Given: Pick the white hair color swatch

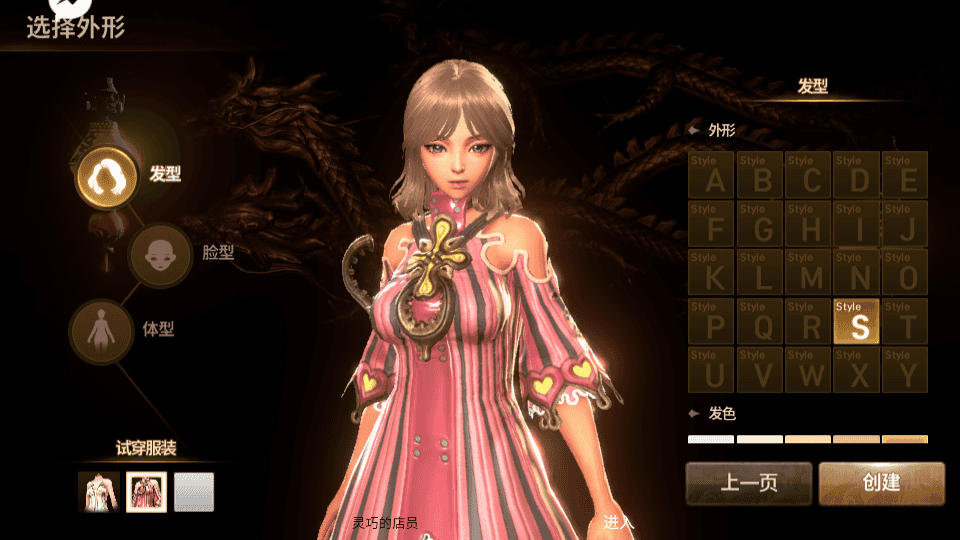Looking at the screenshot, I should 710,439.
